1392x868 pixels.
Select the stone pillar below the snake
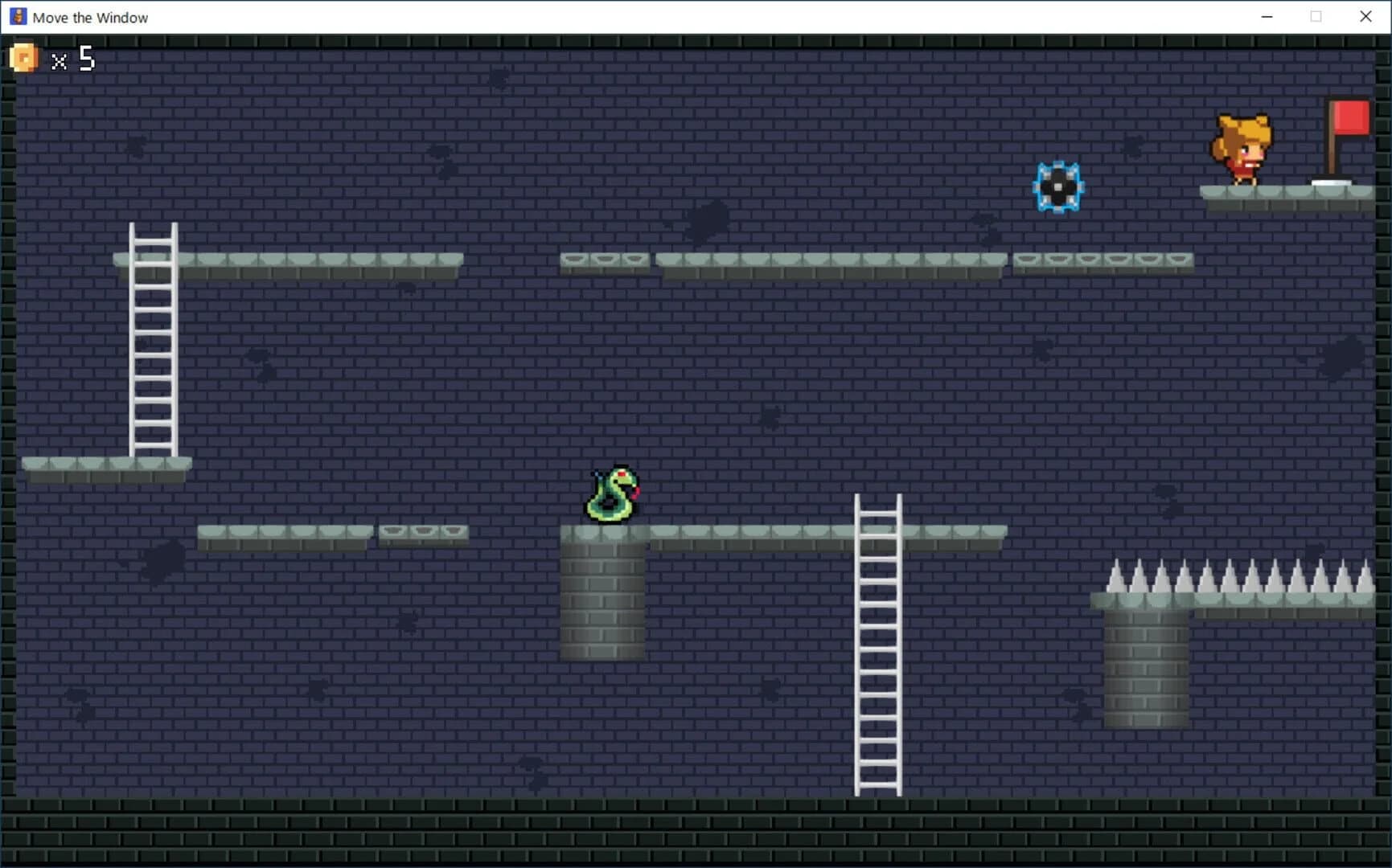[603, 603]
